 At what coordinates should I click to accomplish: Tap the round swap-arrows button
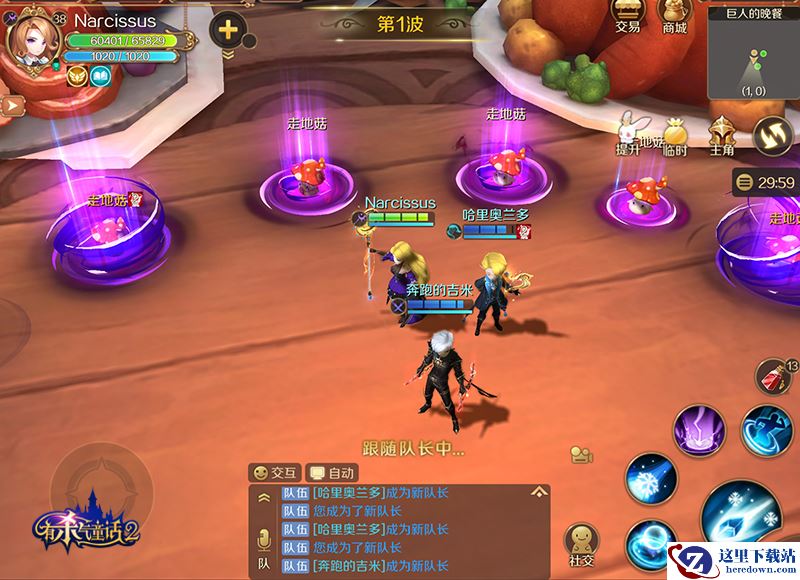coord(772,135)
